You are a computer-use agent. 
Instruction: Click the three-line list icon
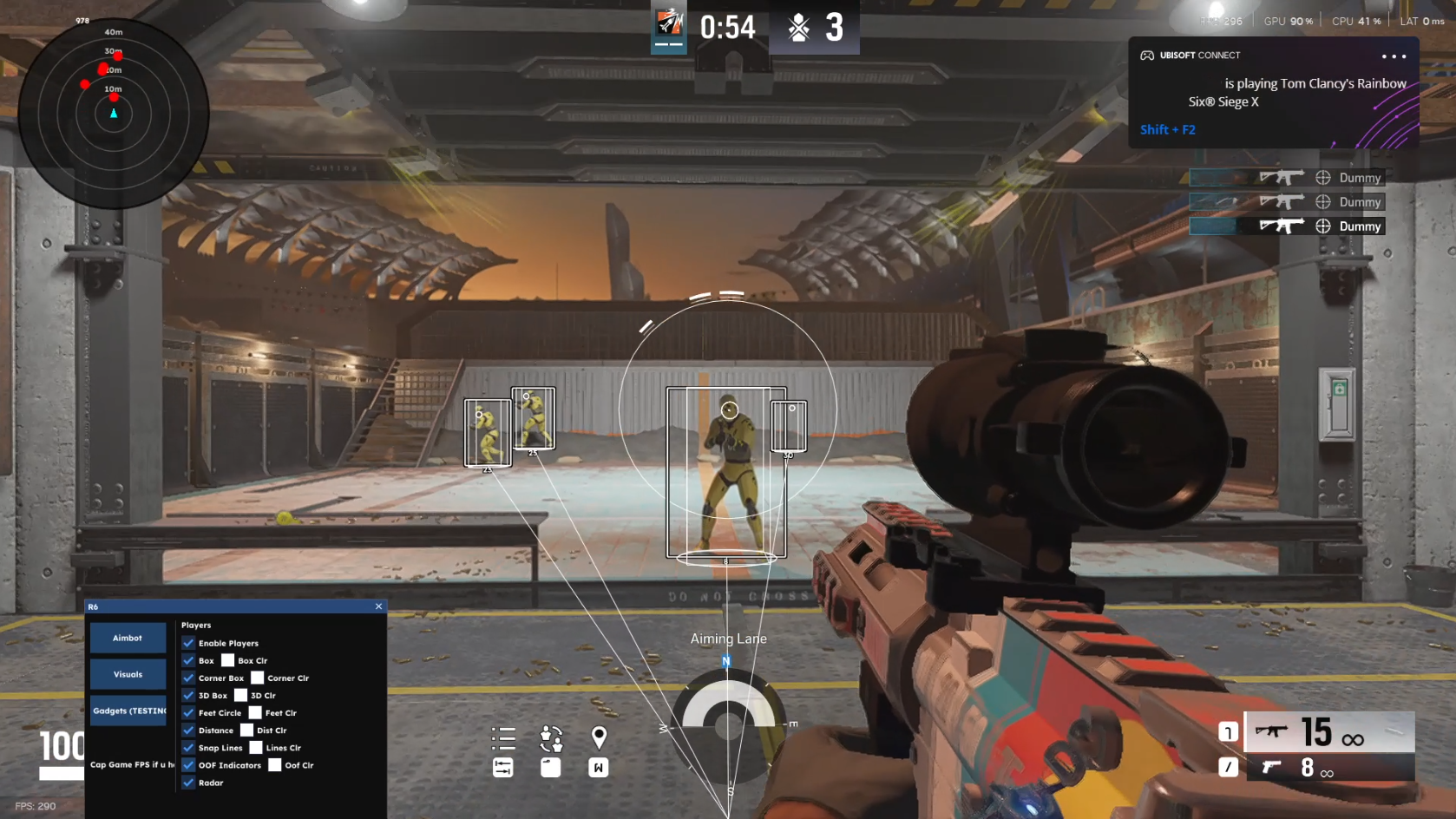click(x=503, y=737)
